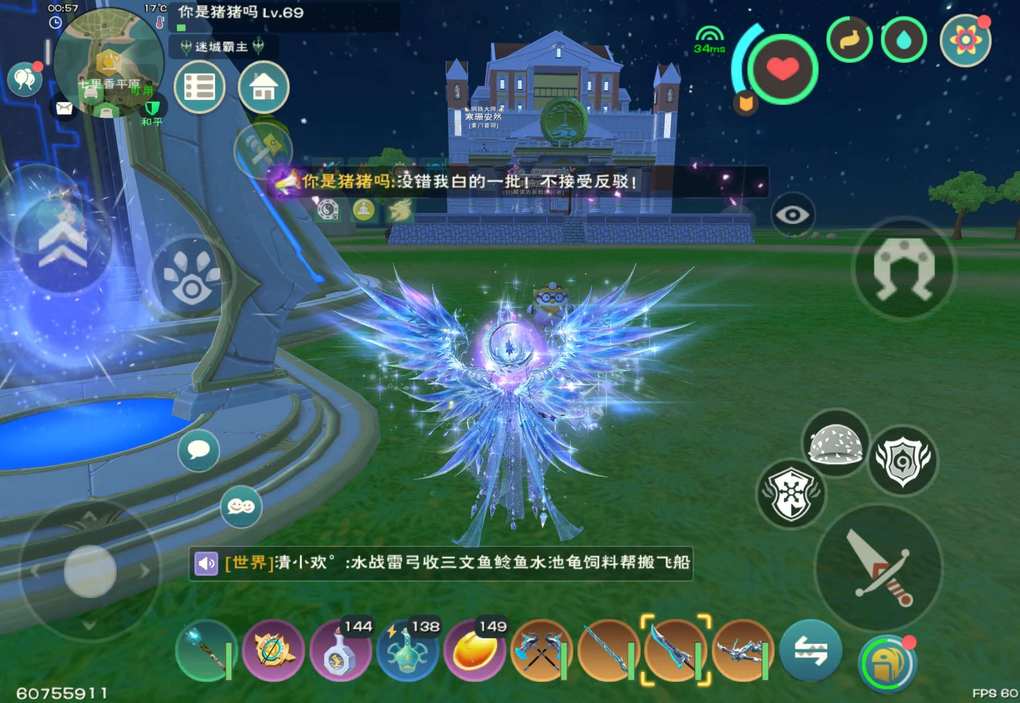Select the golden item with 149 count

475,651
